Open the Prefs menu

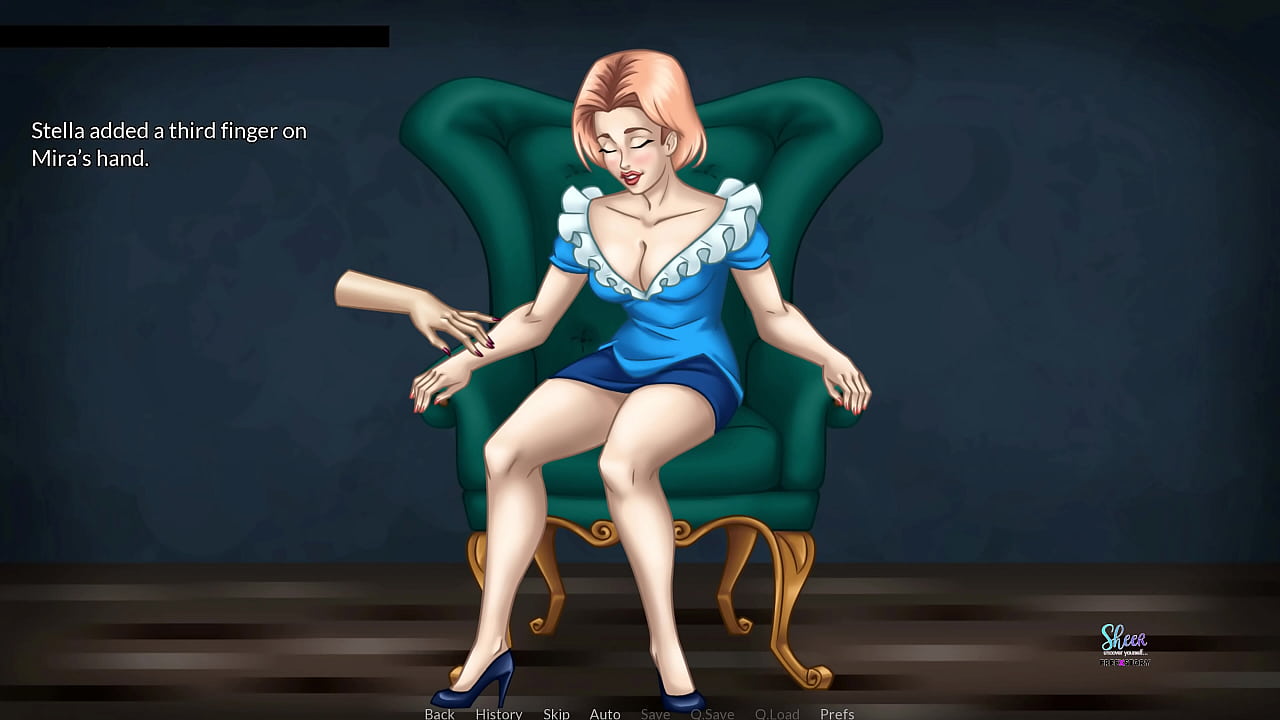pos(837,713)
